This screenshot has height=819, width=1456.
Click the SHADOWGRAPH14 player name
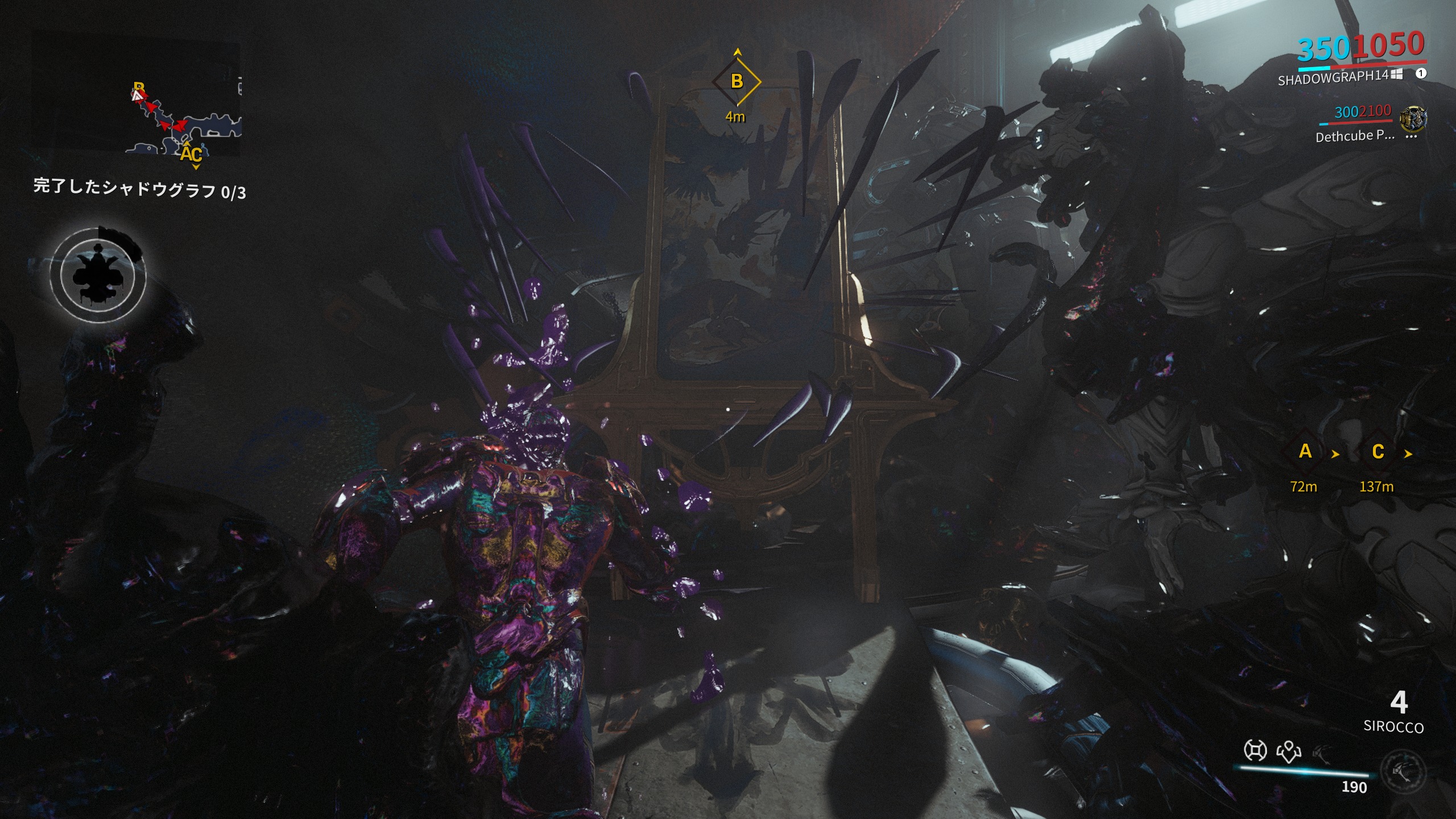[1333, 77]
